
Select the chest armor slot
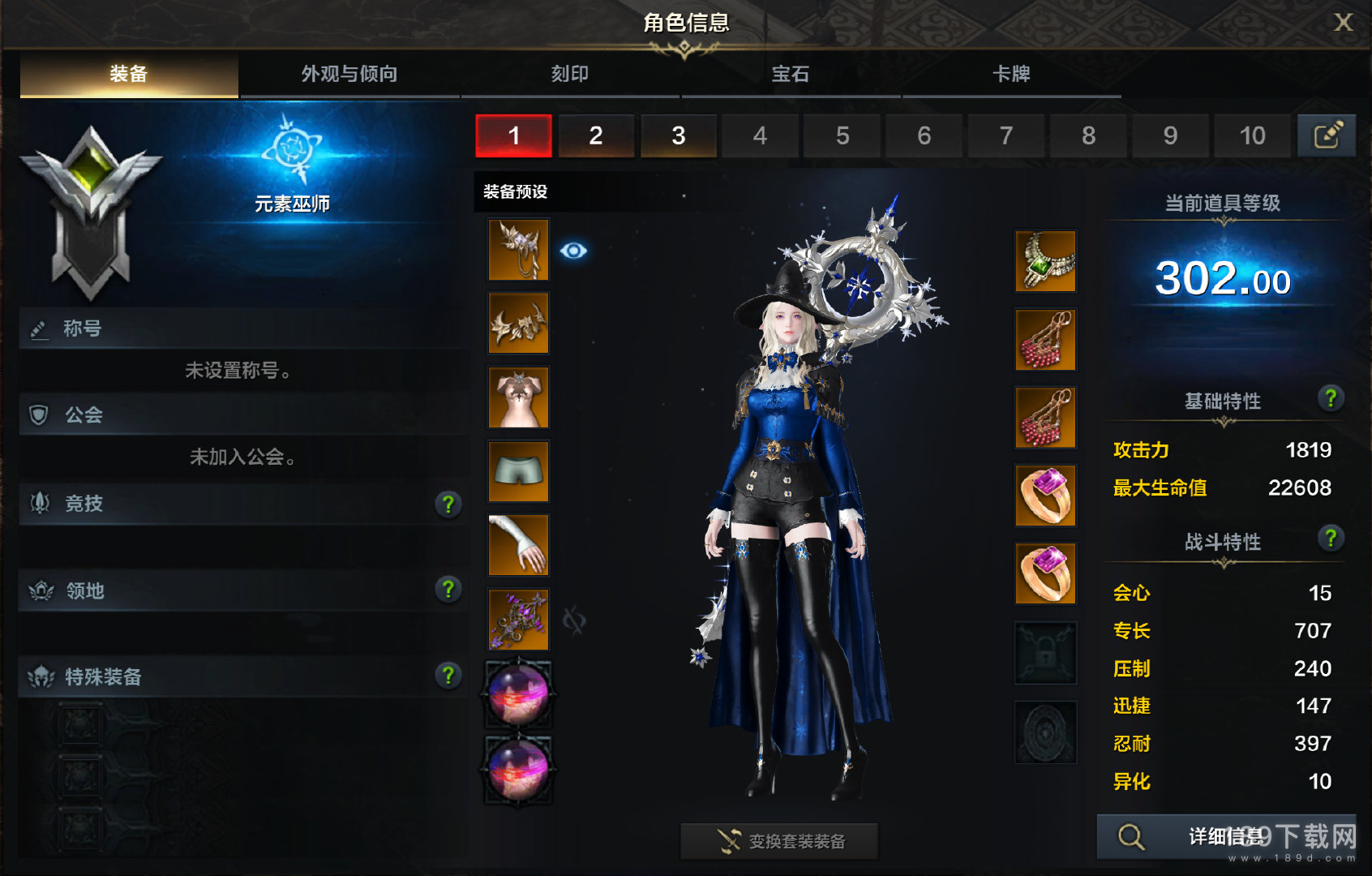tap(519, 397)
